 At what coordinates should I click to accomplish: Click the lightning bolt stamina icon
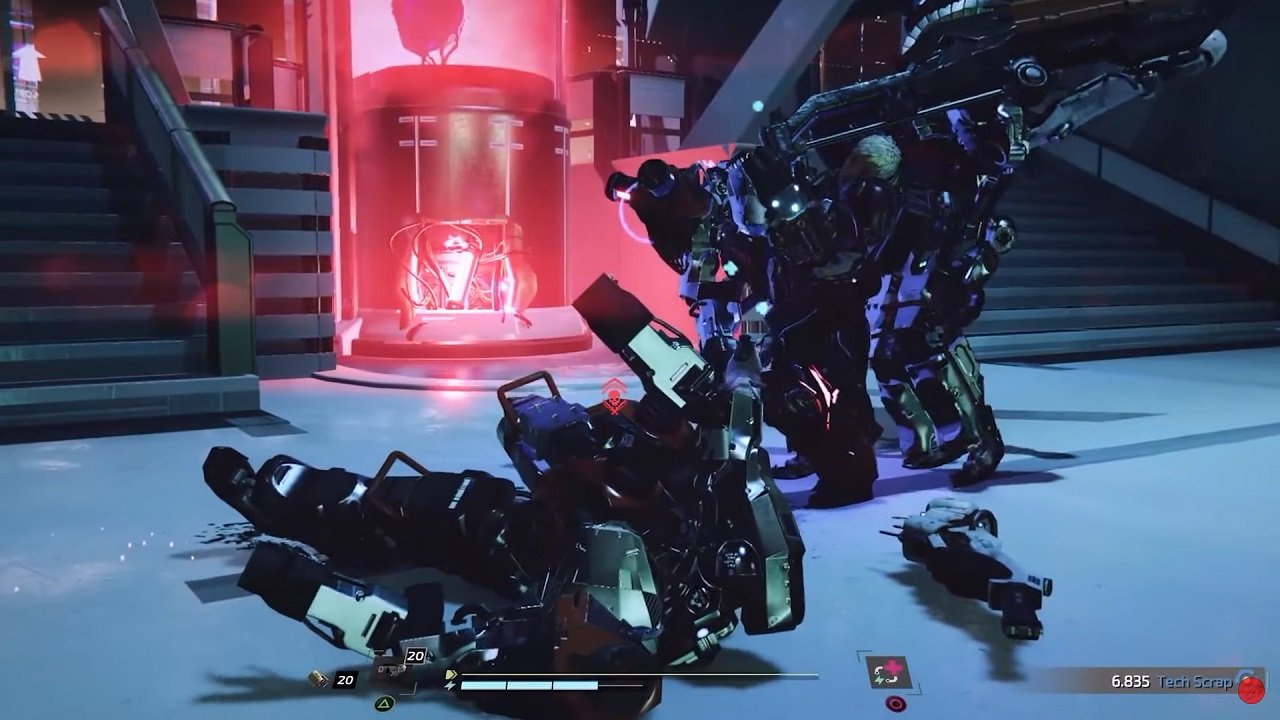(x=451, y=685)
